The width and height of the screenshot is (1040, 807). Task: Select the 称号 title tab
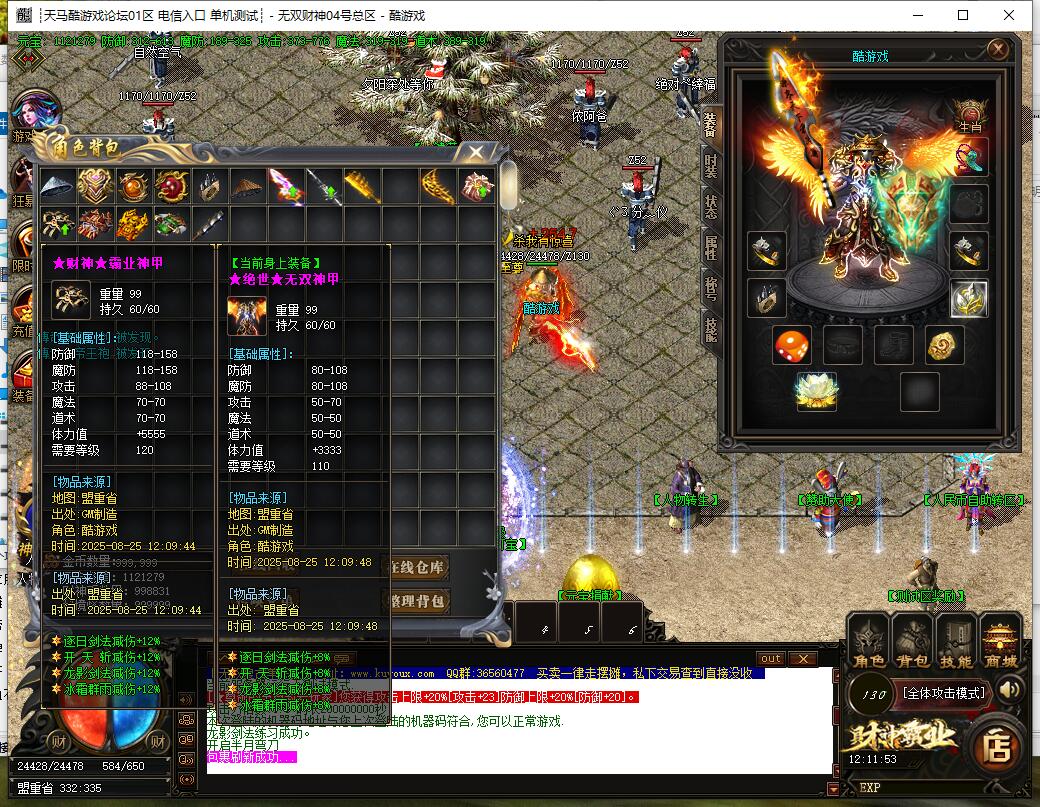710,288
